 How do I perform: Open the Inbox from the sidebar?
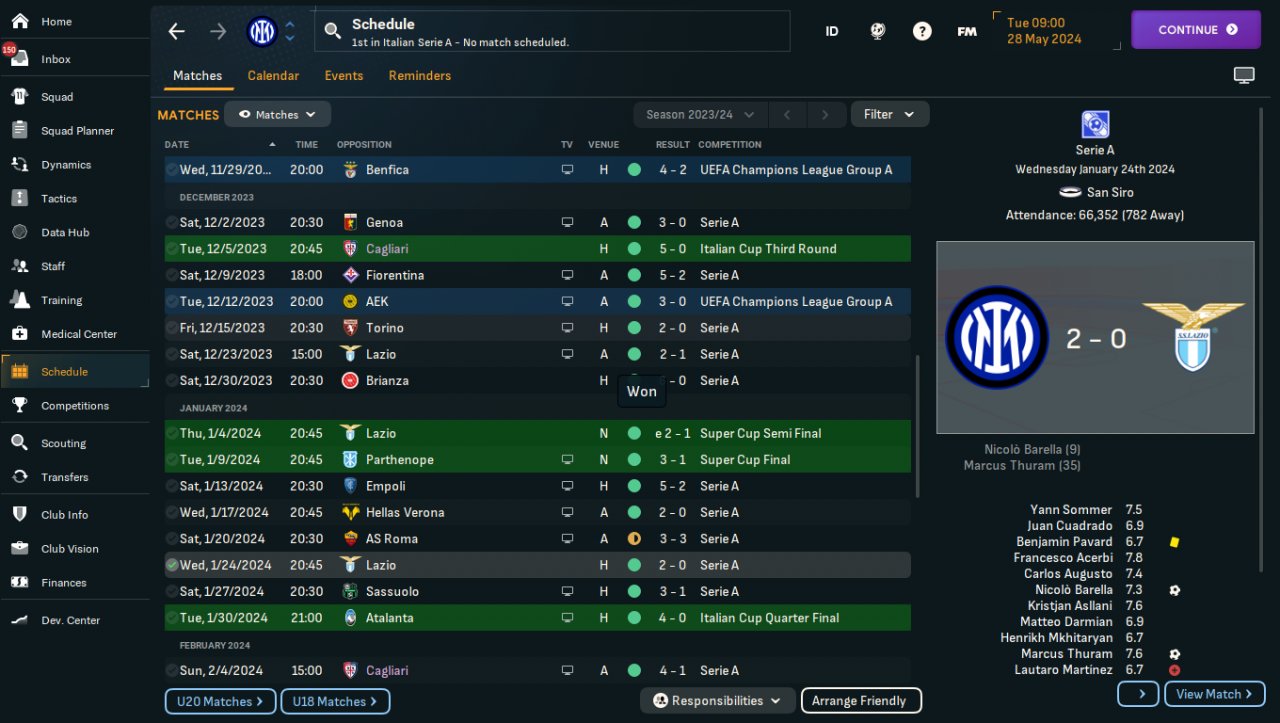pos(56,59)
